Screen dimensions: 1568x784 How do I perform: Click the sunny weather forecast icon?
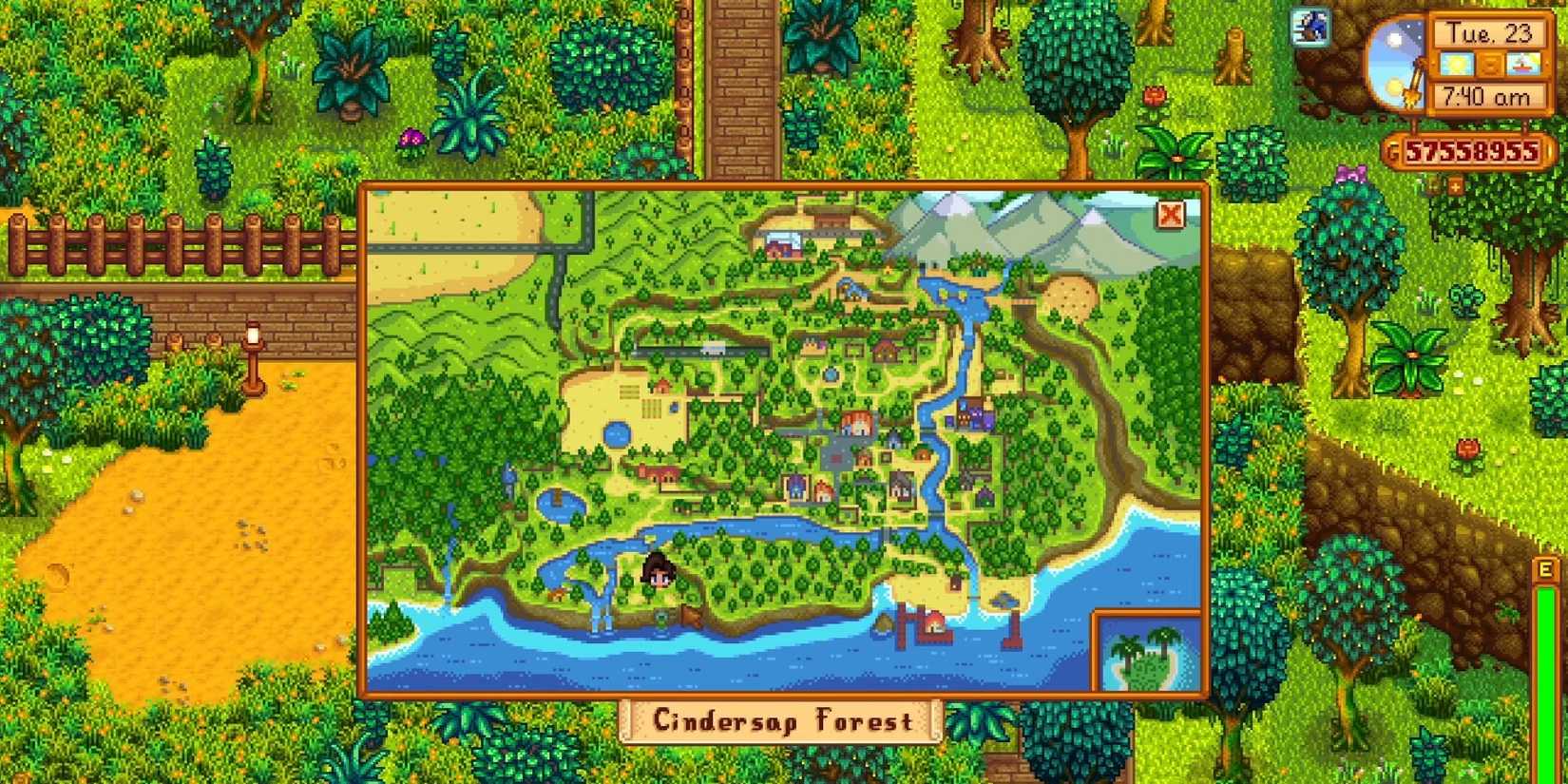click(1455, 63)
